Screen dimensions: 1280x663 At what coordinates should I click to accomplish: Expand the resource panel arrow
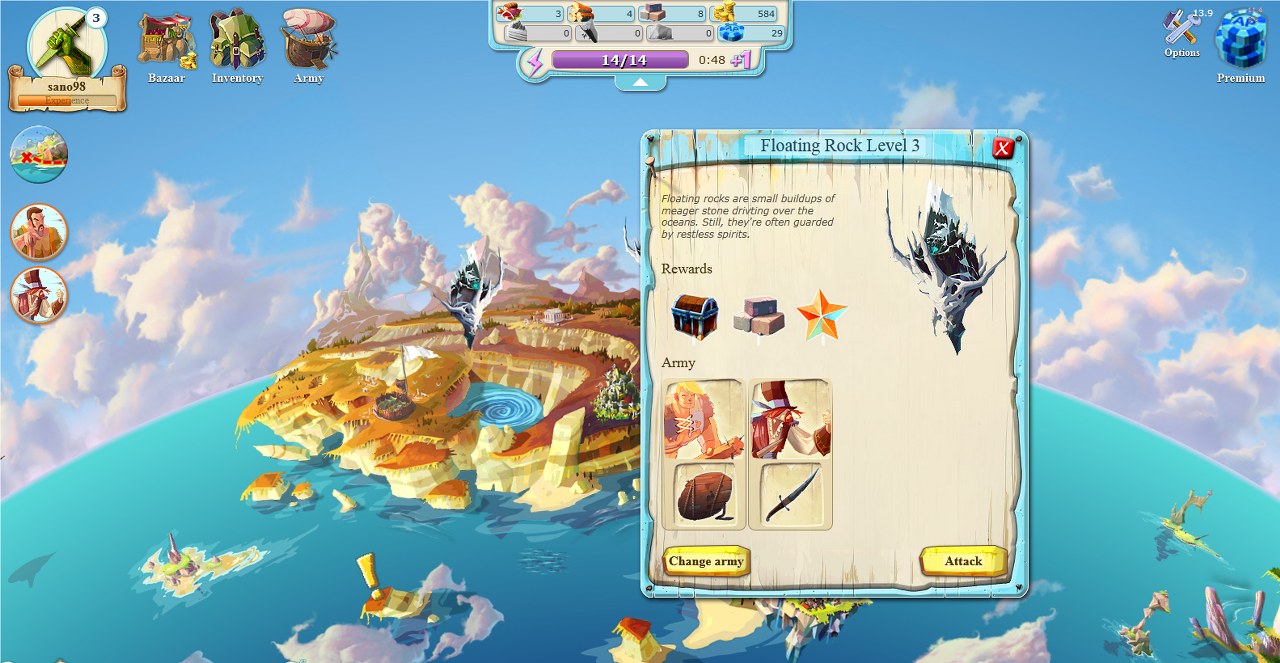click(639, 83)
